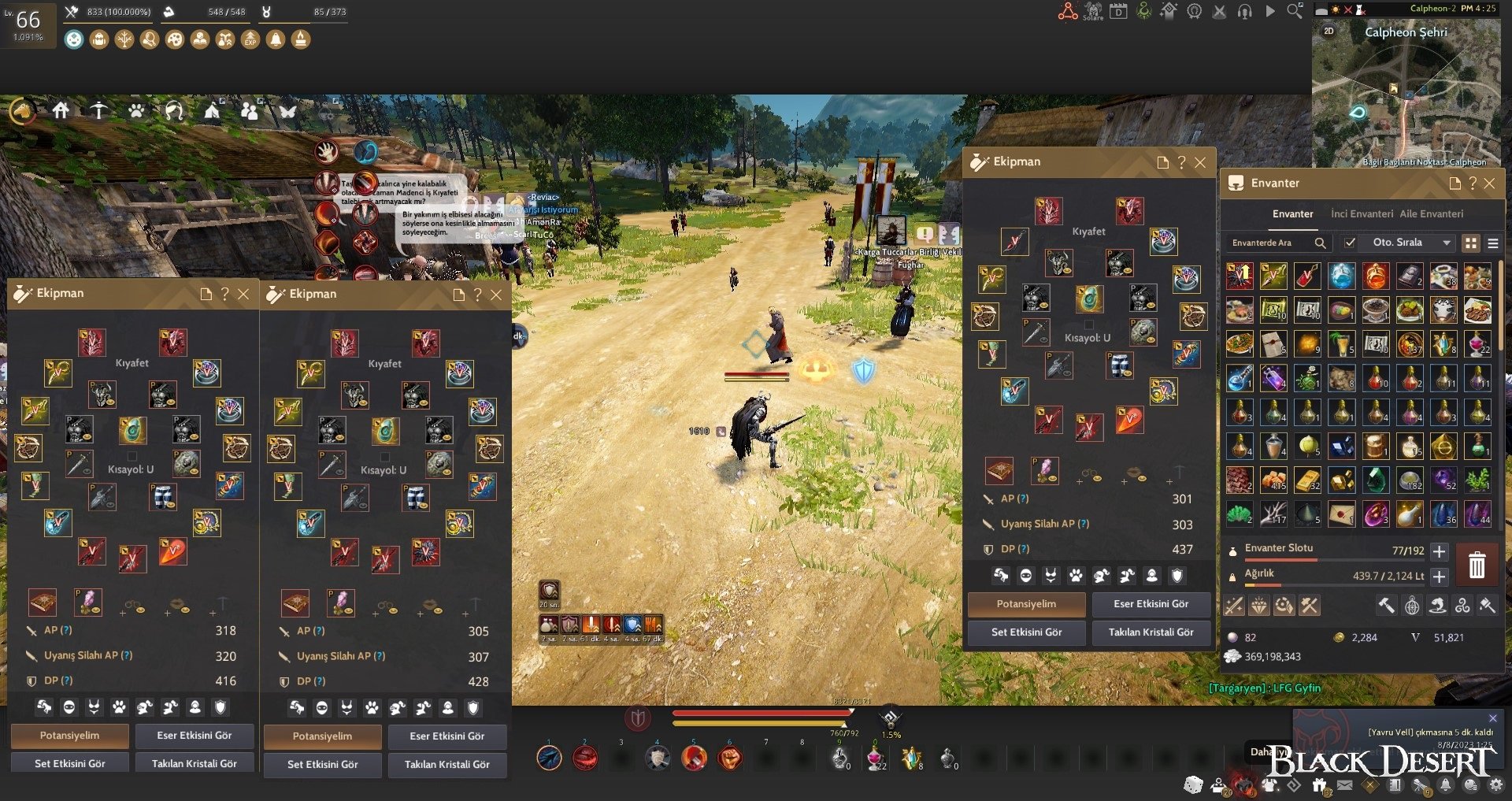
Task: Open the gift box rewards icon
Action: pos(1319,784)
